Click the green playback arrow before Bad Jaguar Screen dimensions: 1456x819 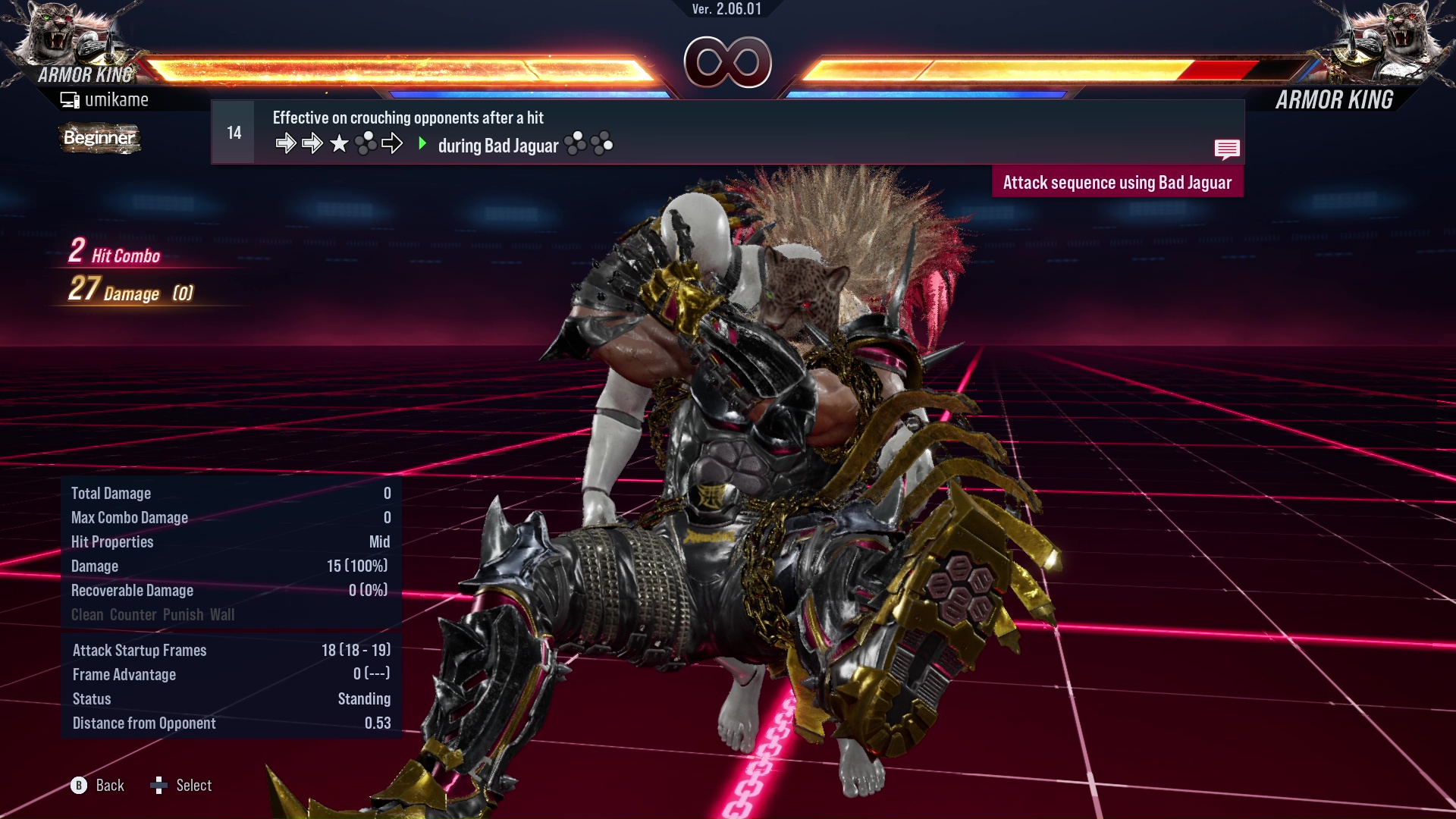pyautogui.click(x=422, y=144)
